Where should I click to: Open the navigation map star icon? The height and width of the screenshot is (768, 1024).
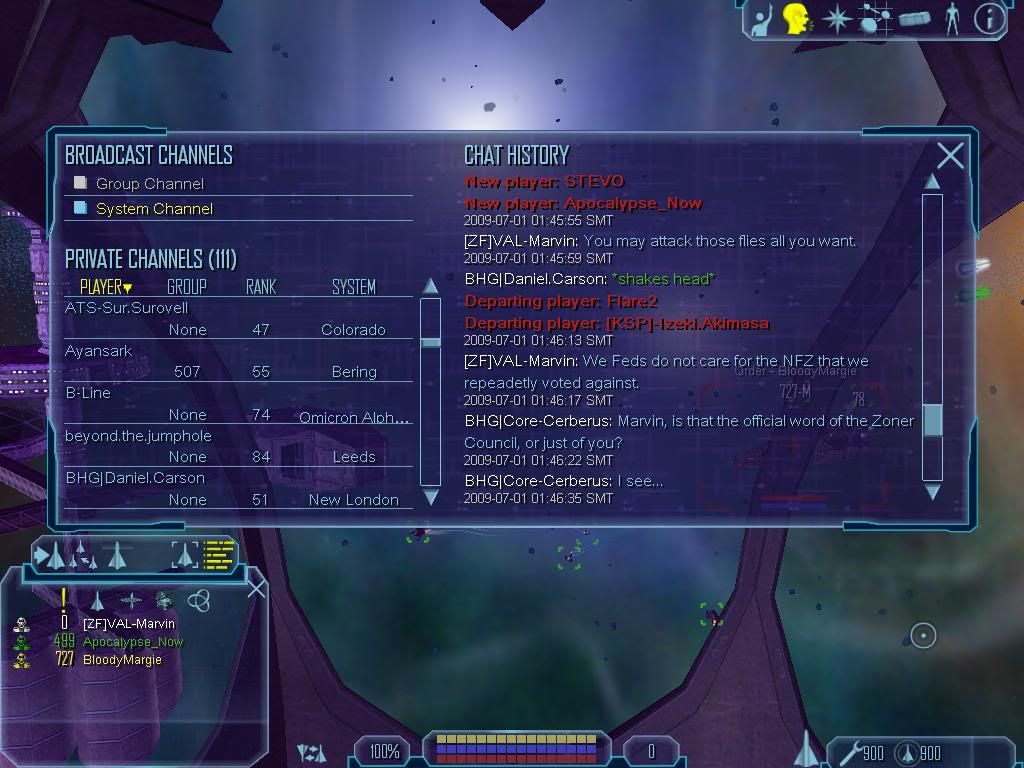836,19
